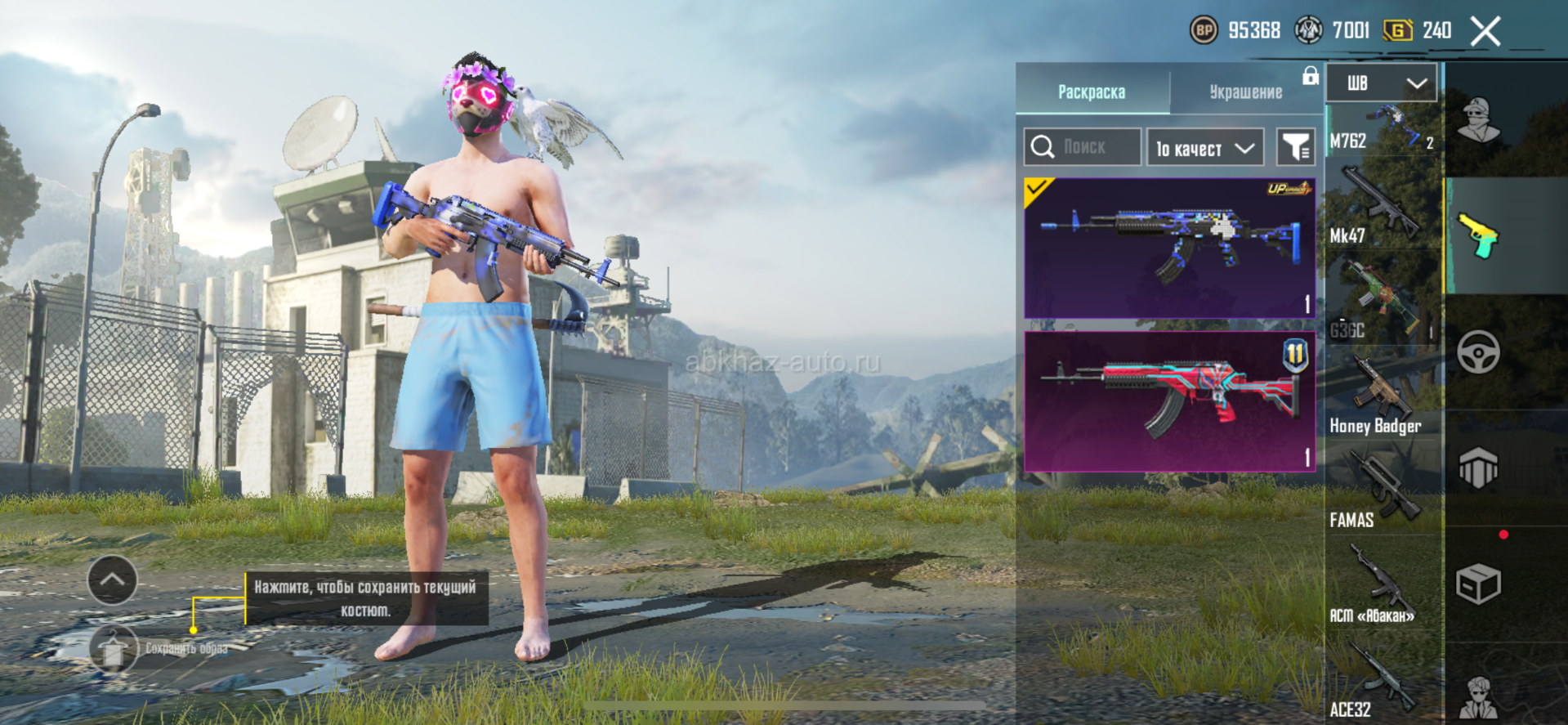
Task: Select M762 in the weapon list
Action: tap(1382, 131)
